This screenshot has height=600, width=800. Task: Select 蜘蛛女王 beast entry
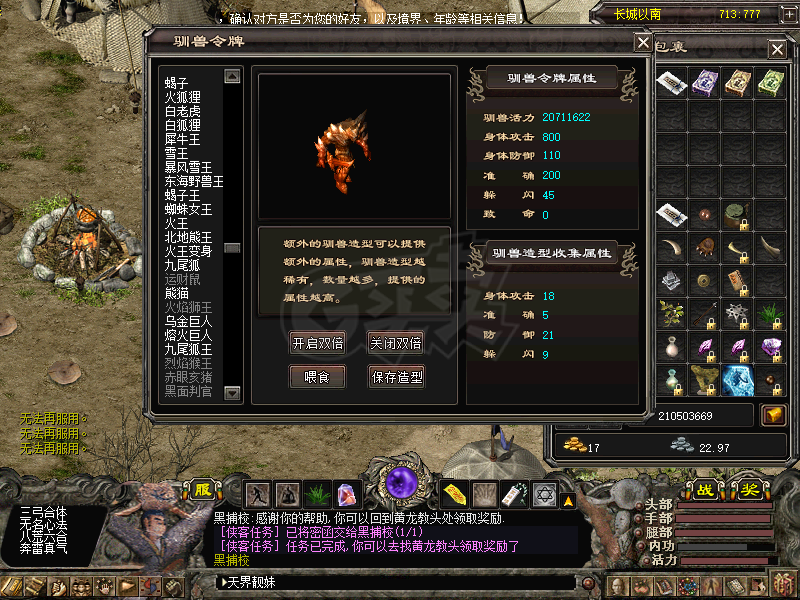click(x=188, y=209)
